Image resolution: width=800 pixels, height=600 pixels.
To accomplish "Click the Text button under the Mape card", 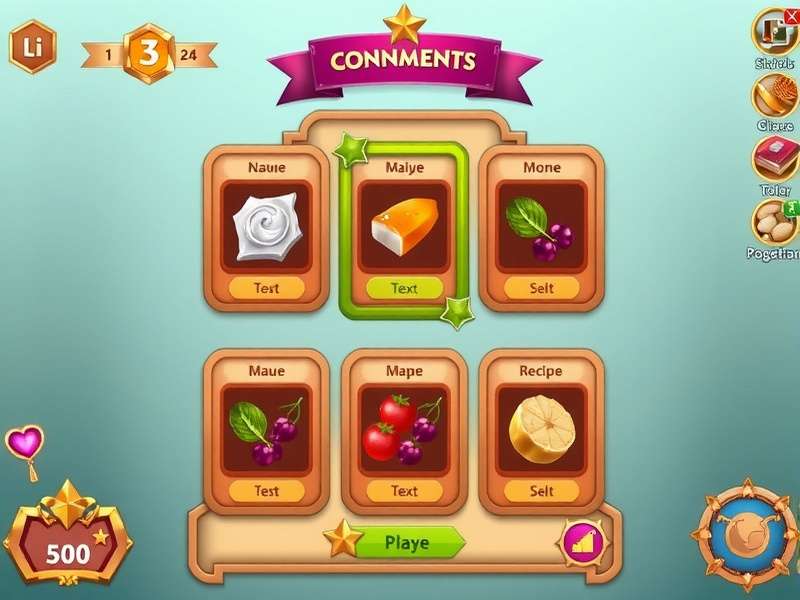I will (404, 491).
